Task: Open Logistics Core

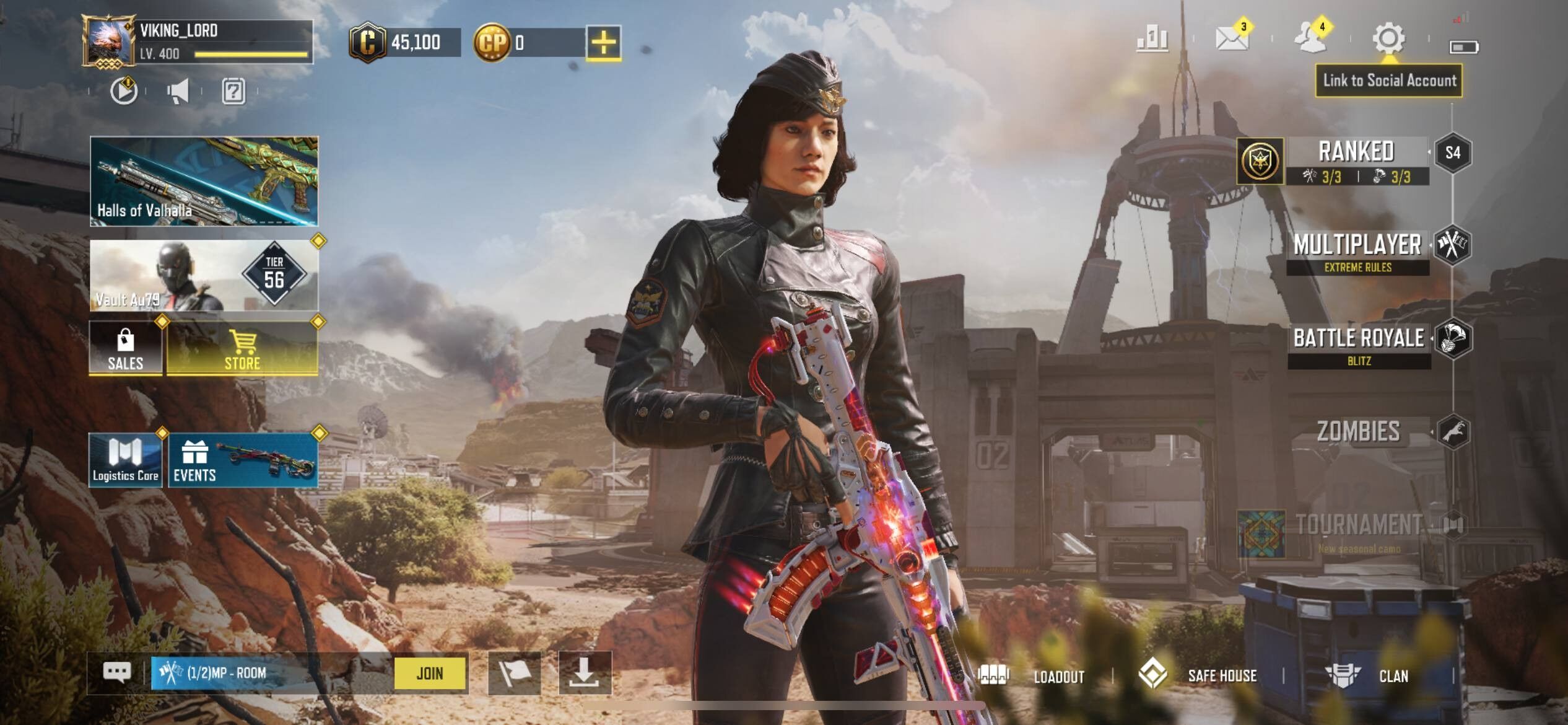Action: [126, 460]
